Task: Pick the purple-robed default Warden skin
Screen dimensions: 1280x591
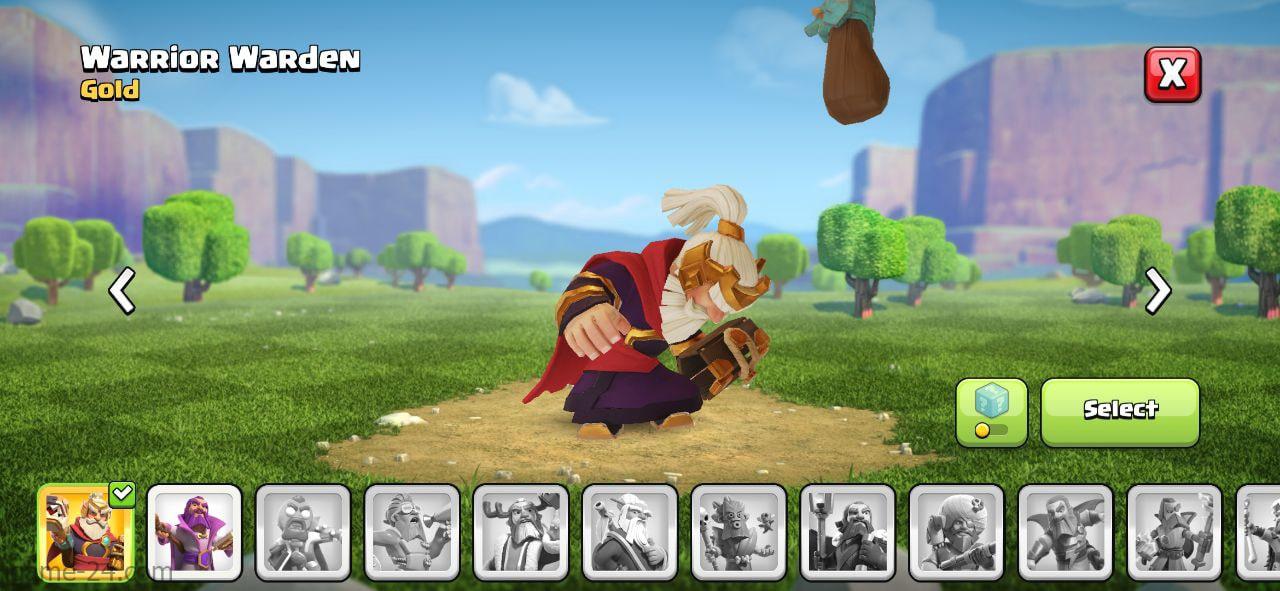Action: [194, 532]
